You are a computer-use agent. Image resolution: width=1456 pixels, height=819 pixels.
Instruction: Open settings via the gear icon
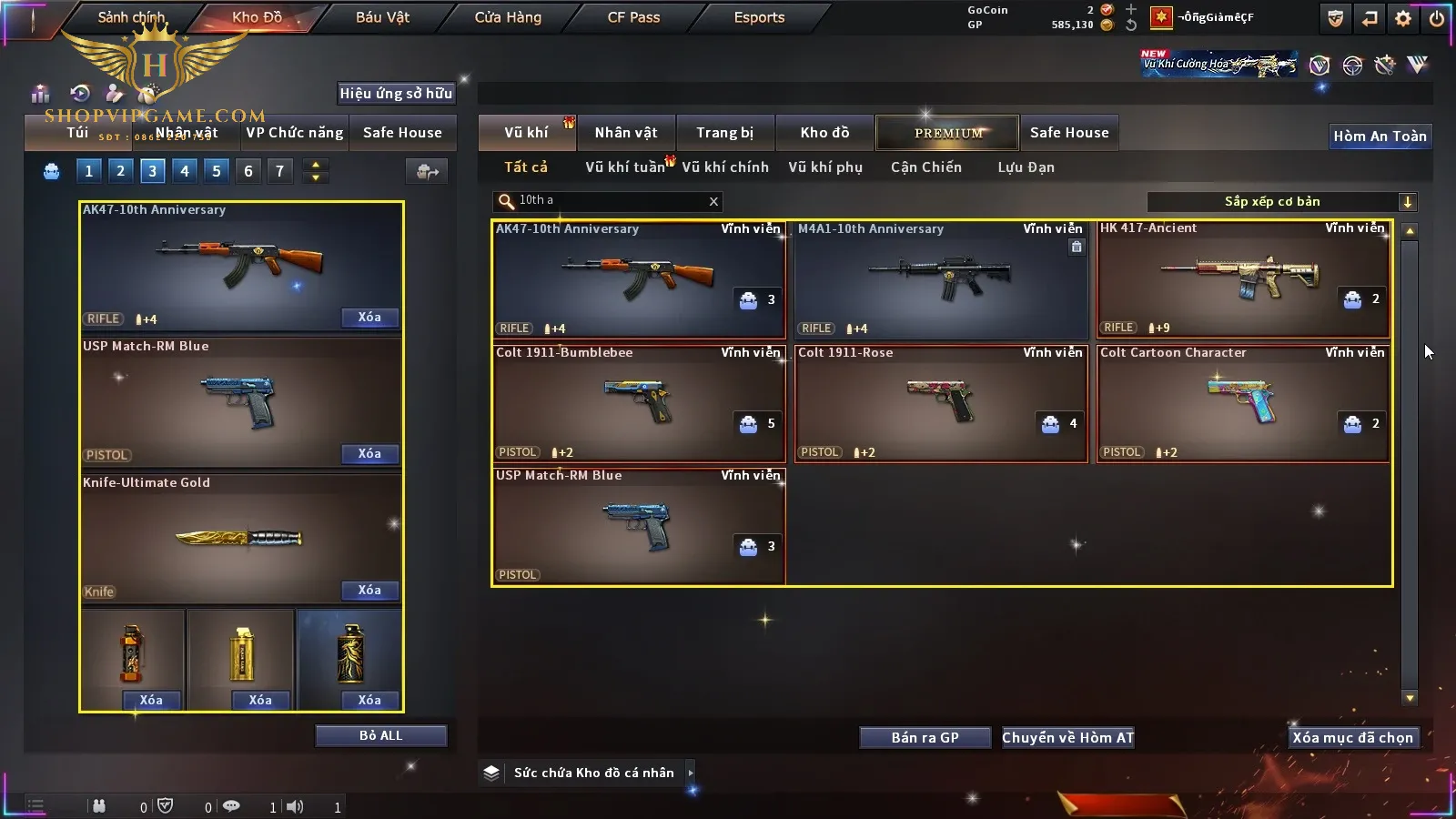[x=1403, y=18]
